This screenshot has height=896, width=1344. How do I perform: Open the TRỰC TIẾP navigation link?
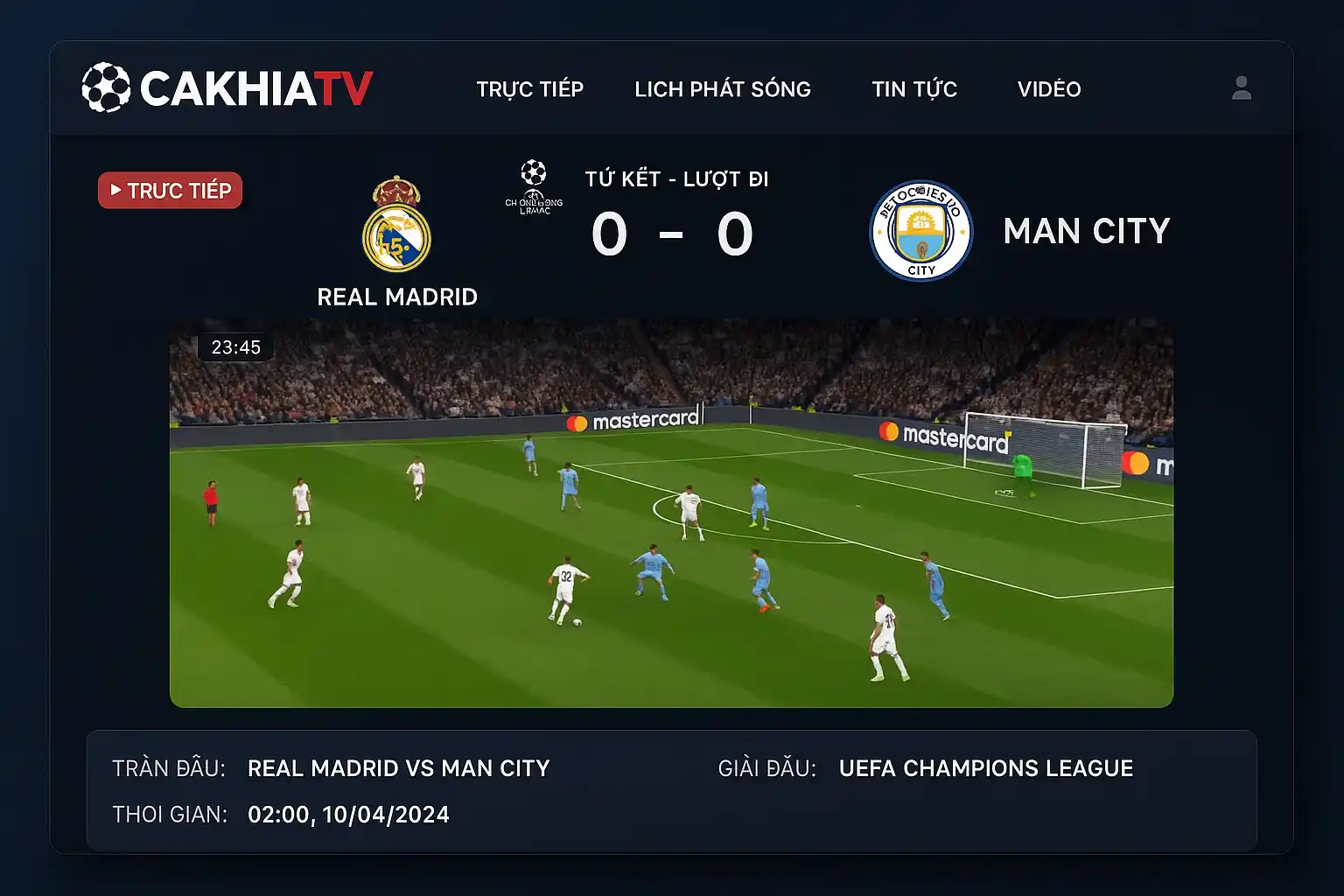[x=529, y=89]
